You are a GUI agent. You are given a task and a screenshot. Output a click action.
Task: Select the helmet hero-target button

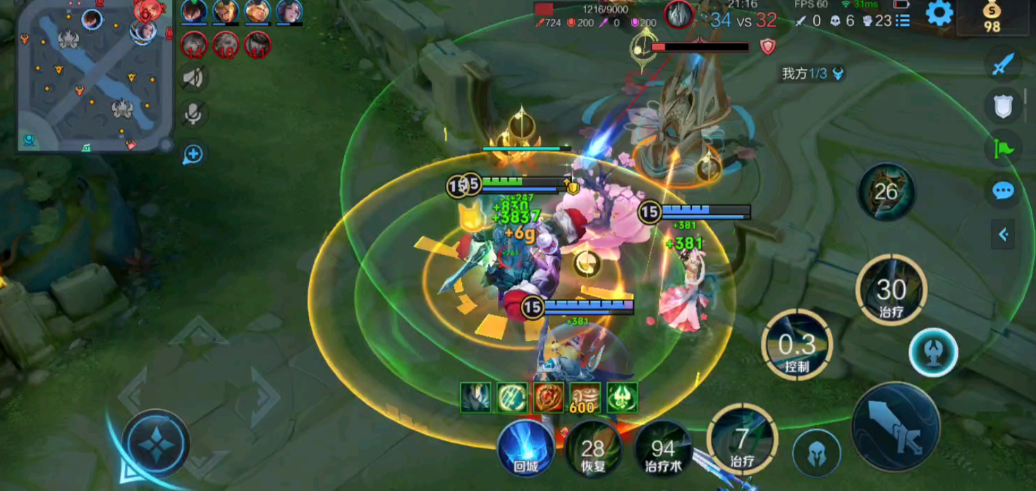[816, 454]
